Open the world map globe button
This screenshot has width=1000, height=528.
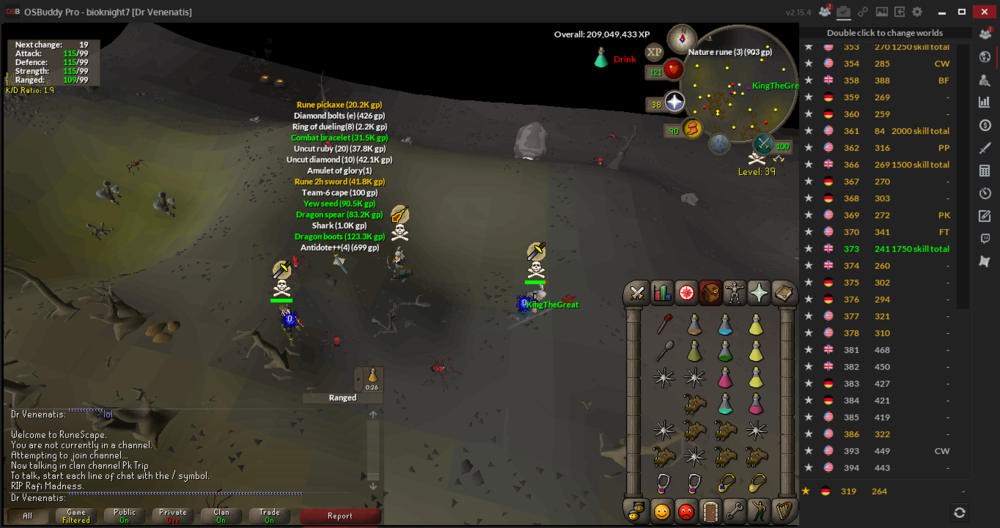pos(719,144)
